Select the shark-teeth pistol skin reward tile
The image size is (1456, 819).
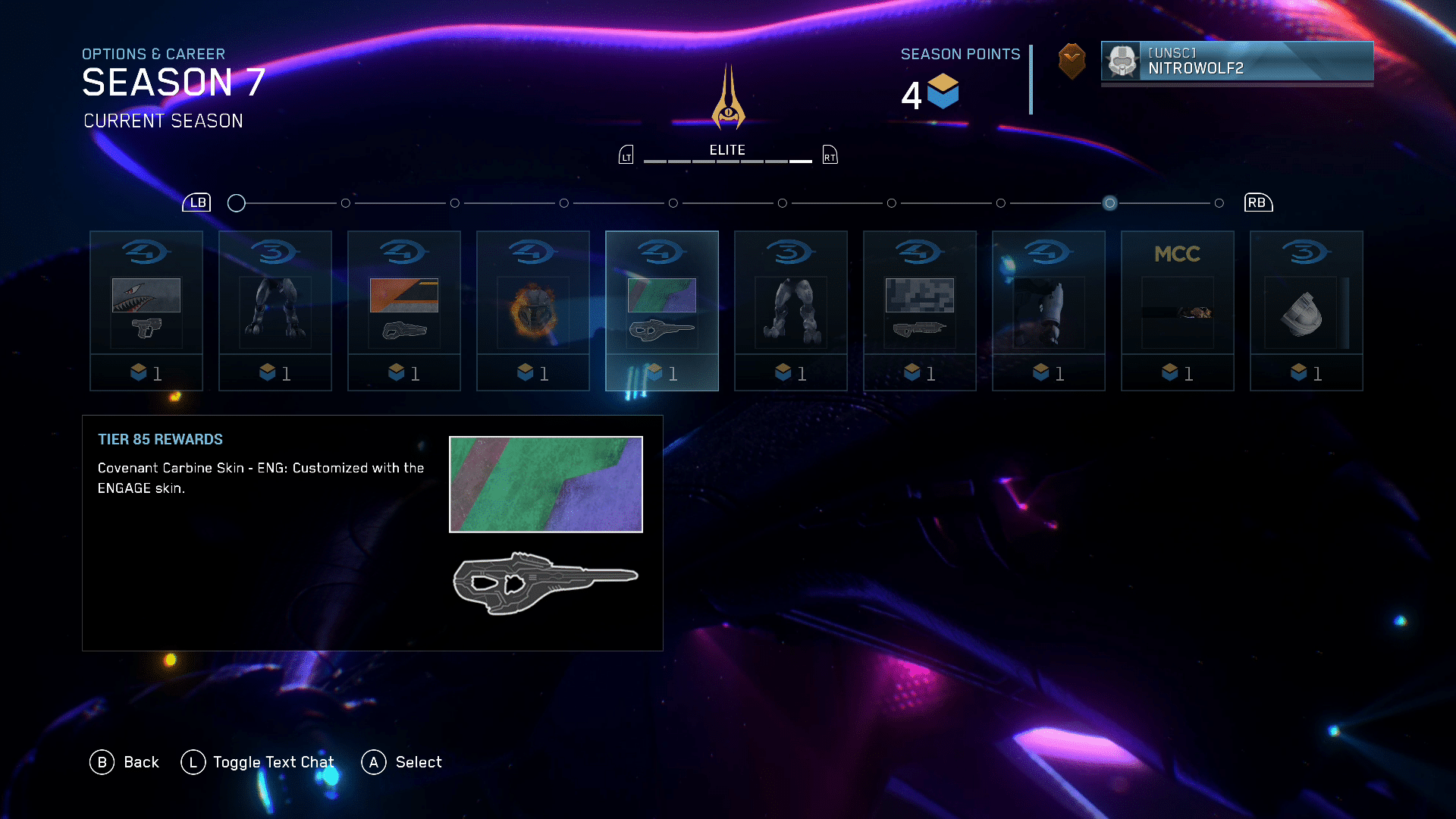pos(146,311)
